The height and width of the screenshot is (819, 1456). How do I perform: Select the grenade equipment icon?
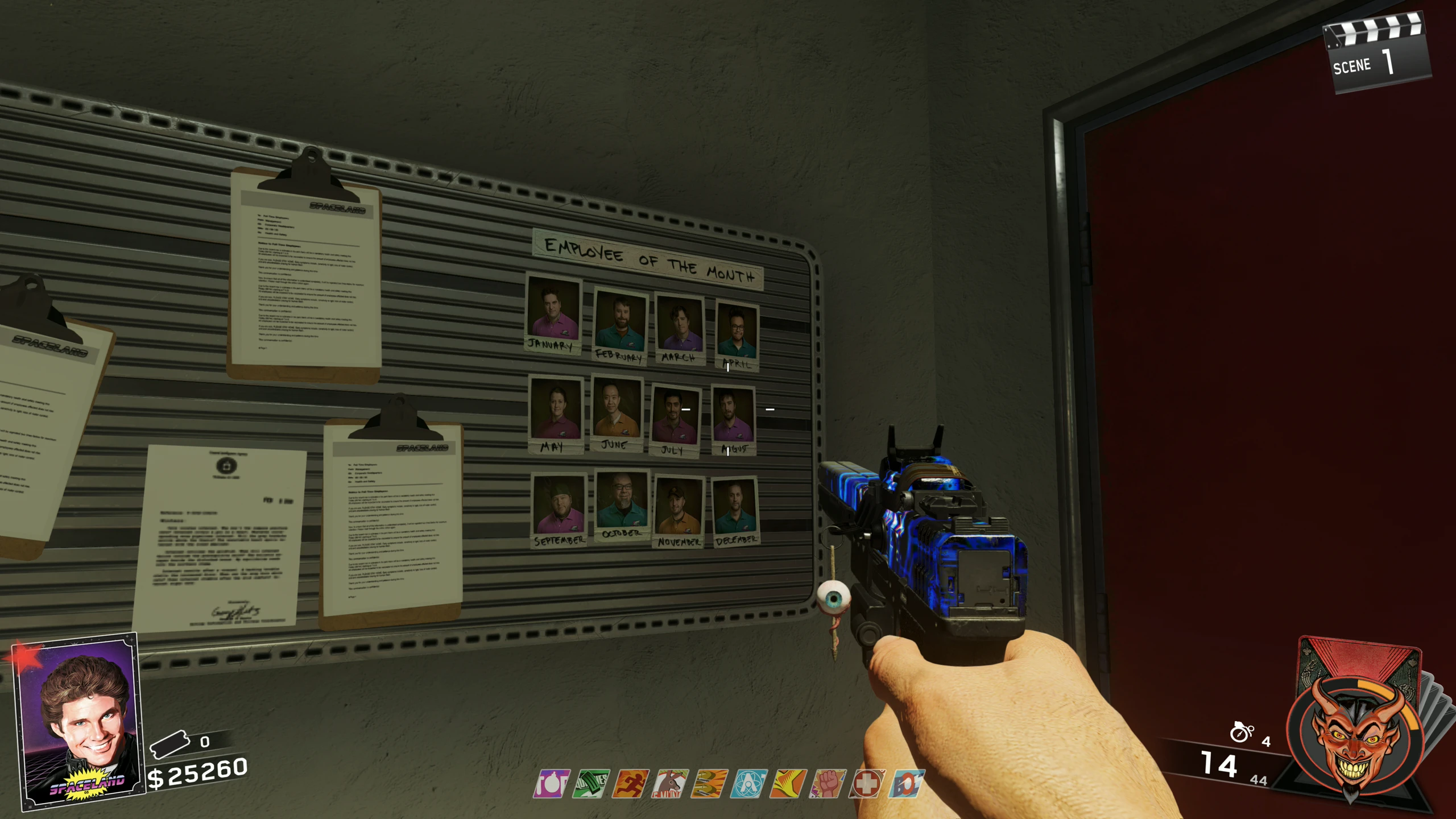coord(1241,733)
